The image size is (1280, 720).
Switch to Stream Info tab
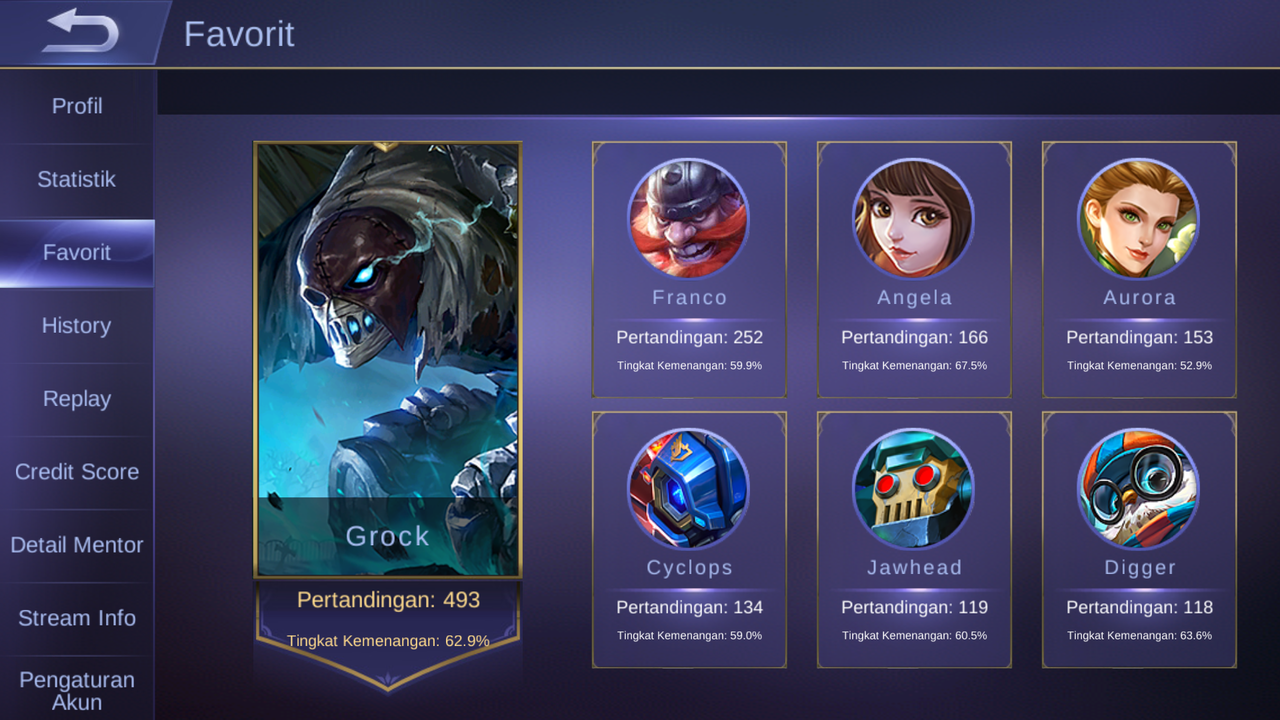pyautogui.click(x=77, y=618)
